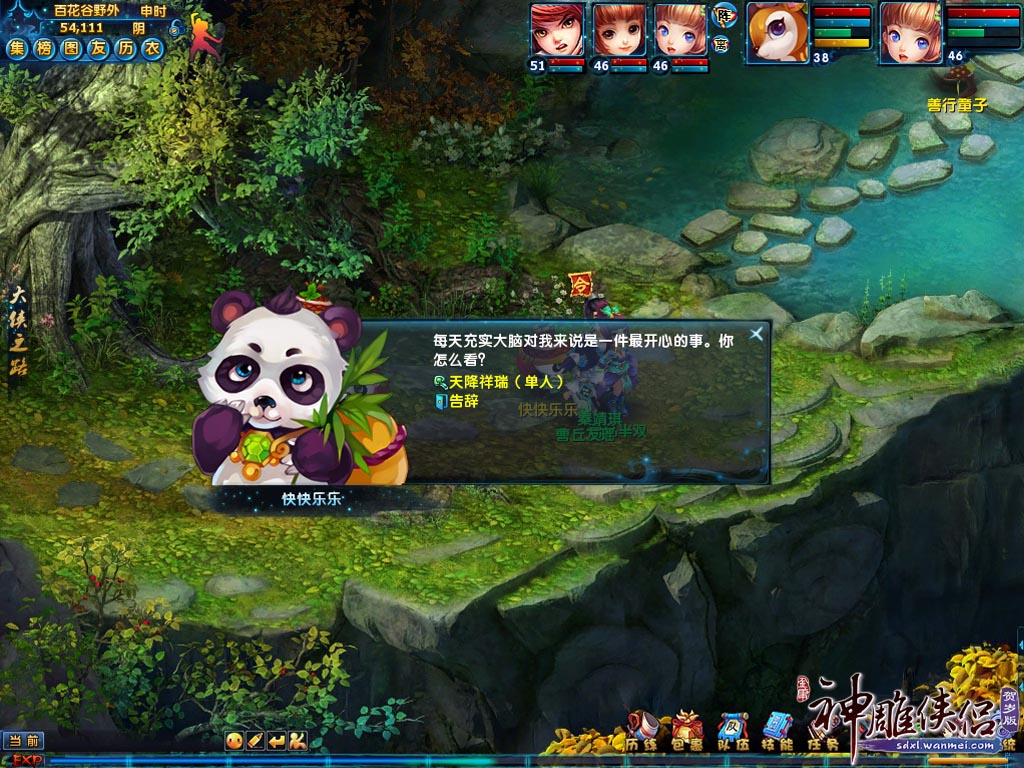Image resolution: width=1024 pixels, height=768 pixels.
Task: Open the 友 friends button
Action: point(98,48)
